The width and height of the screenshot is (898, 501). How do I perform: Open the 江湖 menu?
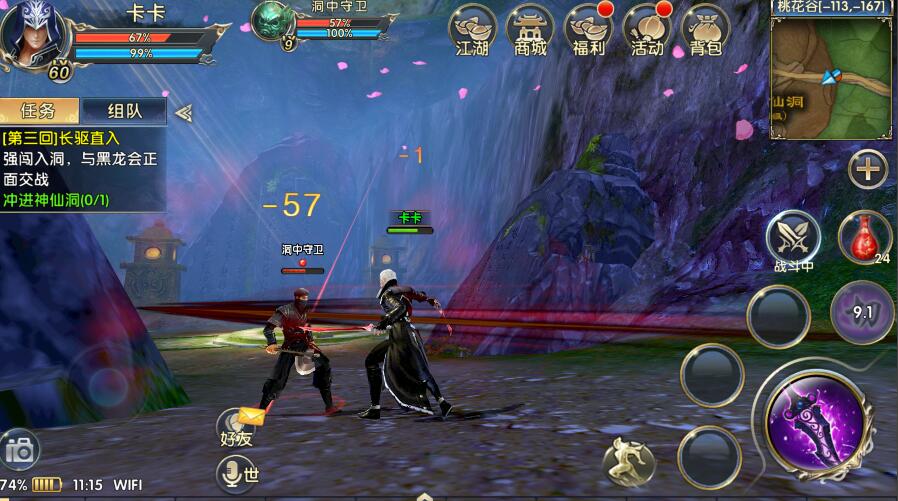click(472, 30)
